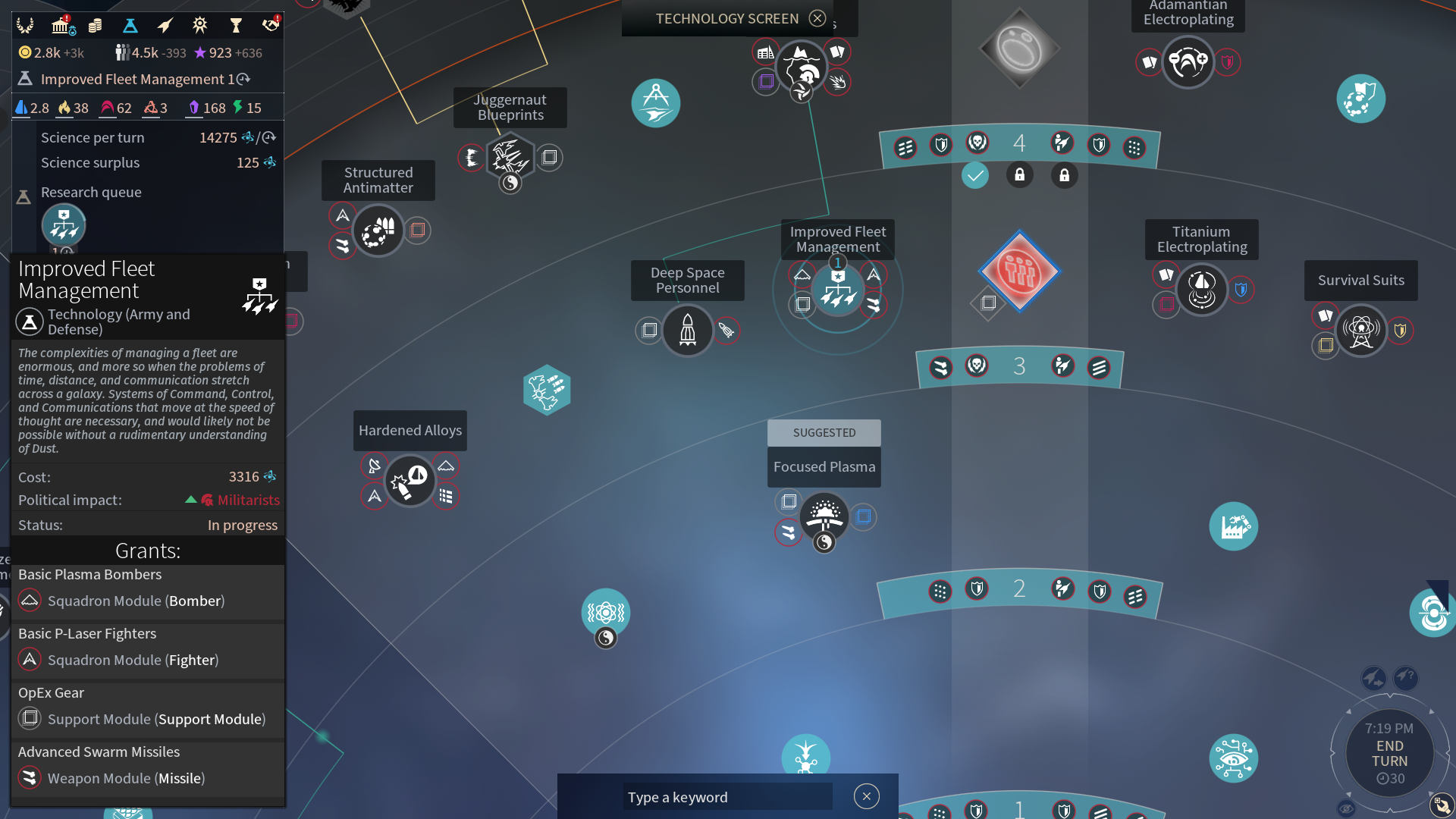Pick the suggested Focused Plasma technology

tap(824, 516)
